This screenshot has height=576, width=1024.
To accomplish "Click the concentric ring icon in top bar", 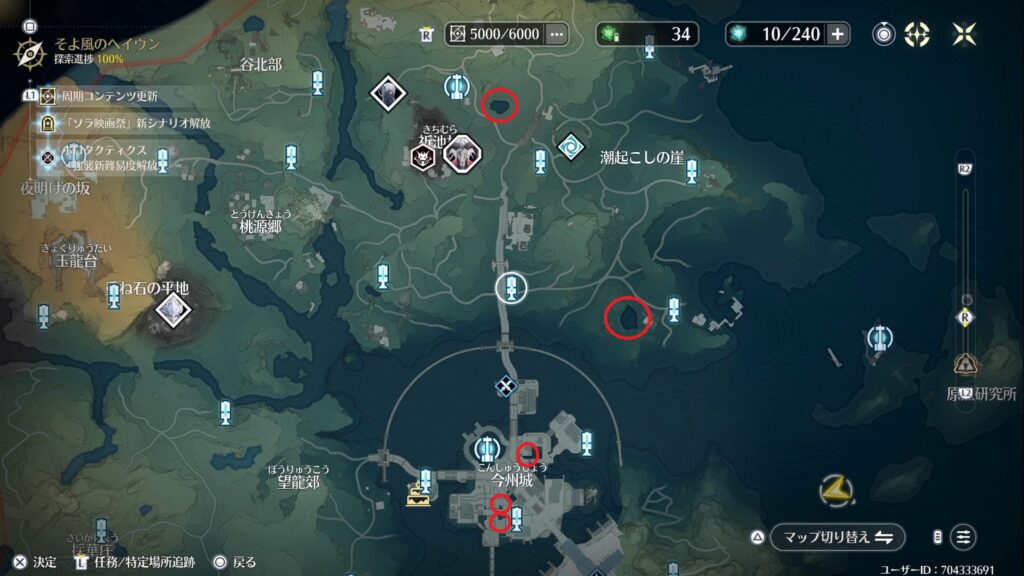I will (883, 34).
